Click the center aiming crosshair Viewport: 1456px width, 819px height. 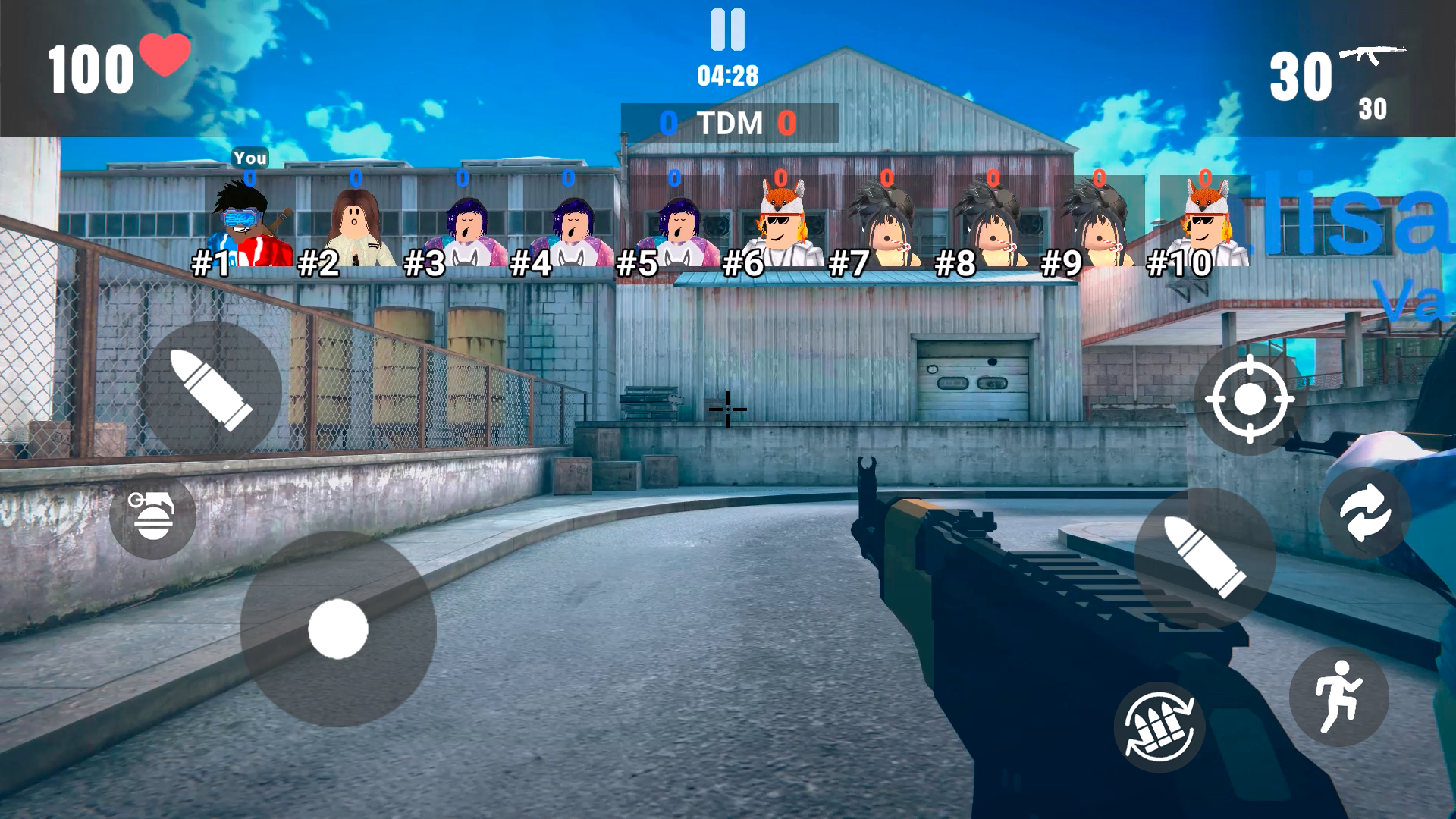point(727,409)
